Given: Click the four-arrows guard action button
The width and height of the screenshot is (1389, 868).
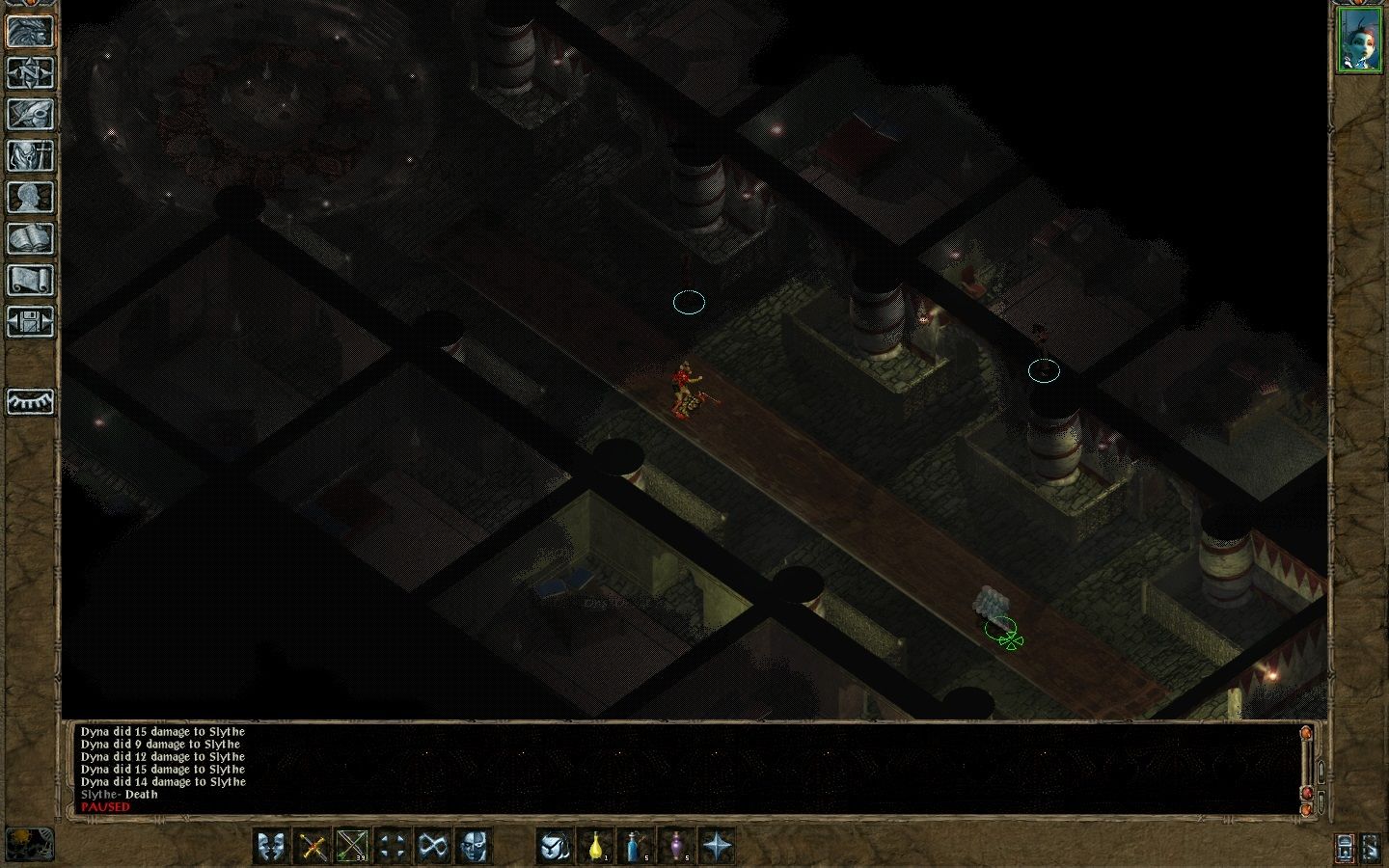Looking at the screenshot, I should tap(392, 846).
